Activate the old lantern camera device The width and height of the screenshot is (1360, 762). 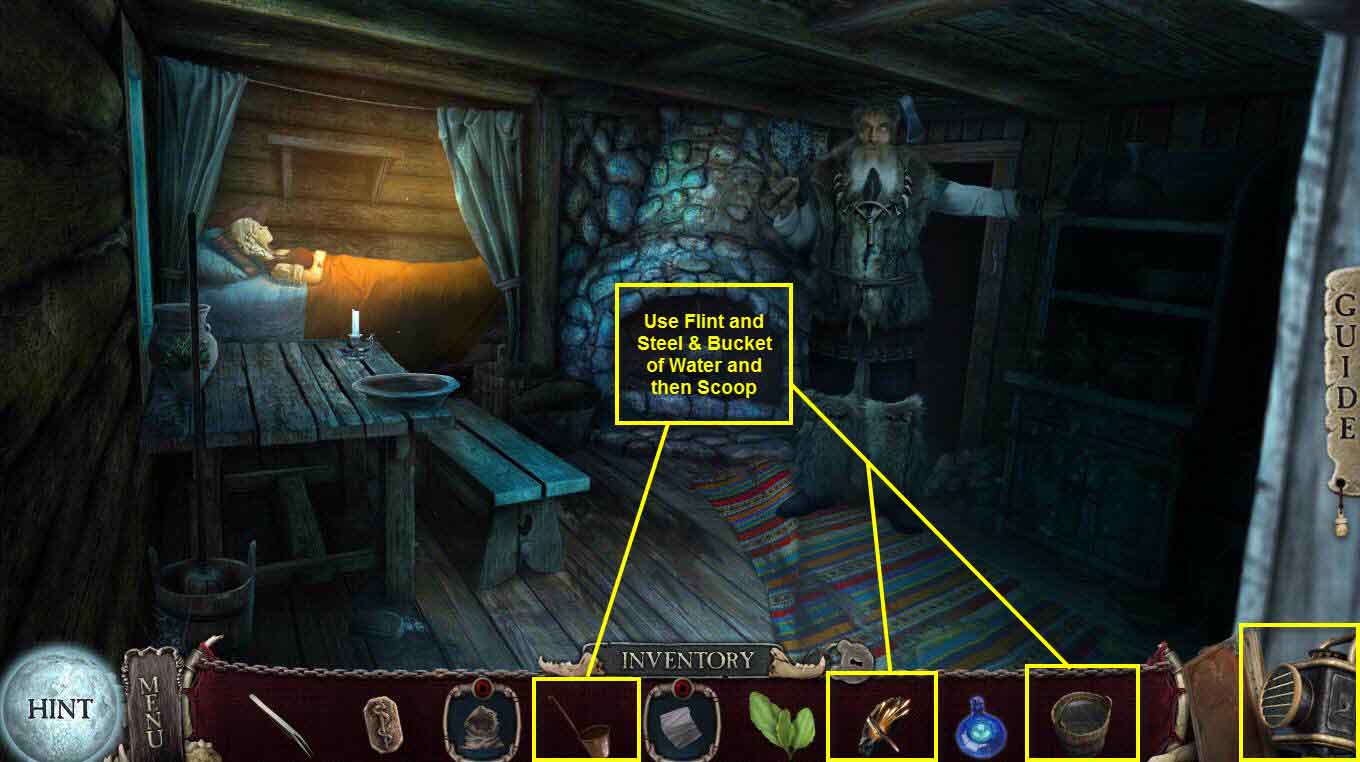(1300, 696)
